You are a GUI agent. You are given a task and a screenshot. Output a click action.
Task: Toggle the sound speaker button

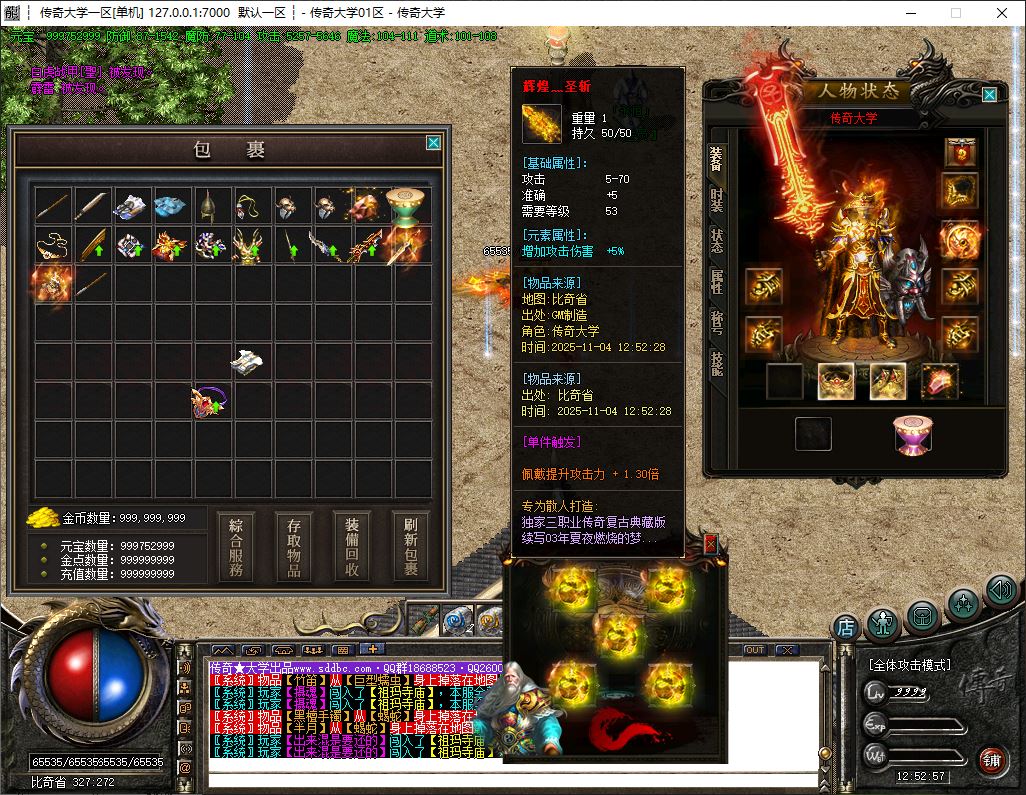click(x=1000, y=590)
